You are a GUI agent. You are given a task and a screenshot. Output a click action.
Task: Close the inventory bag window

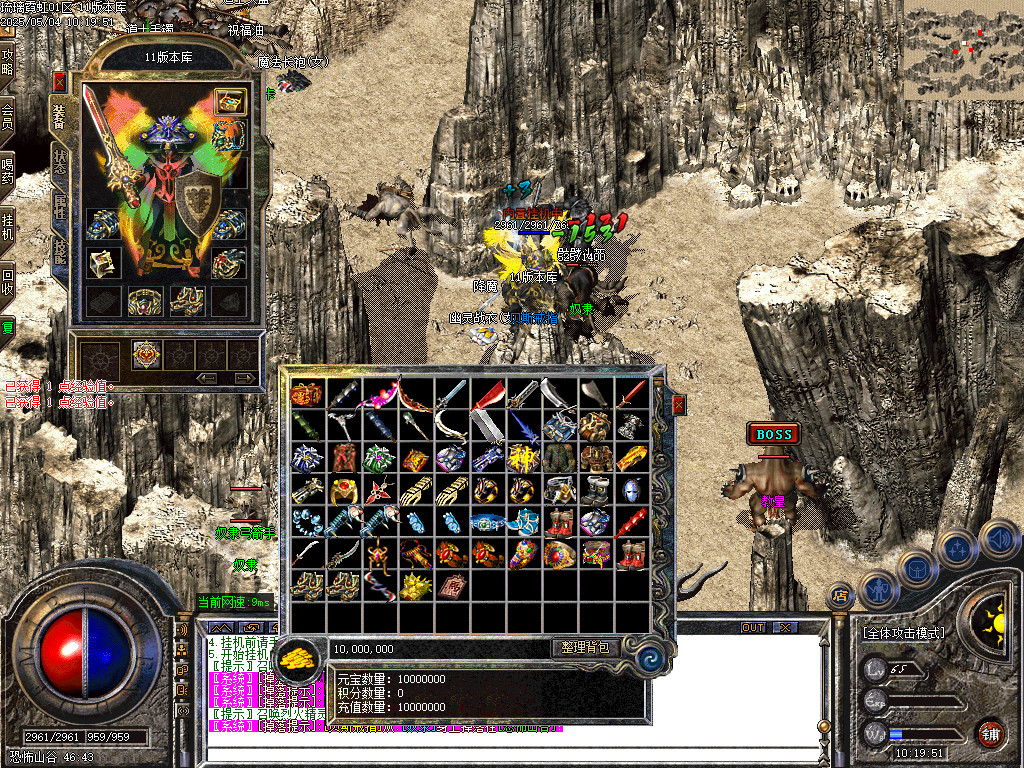tap(679, 404)
